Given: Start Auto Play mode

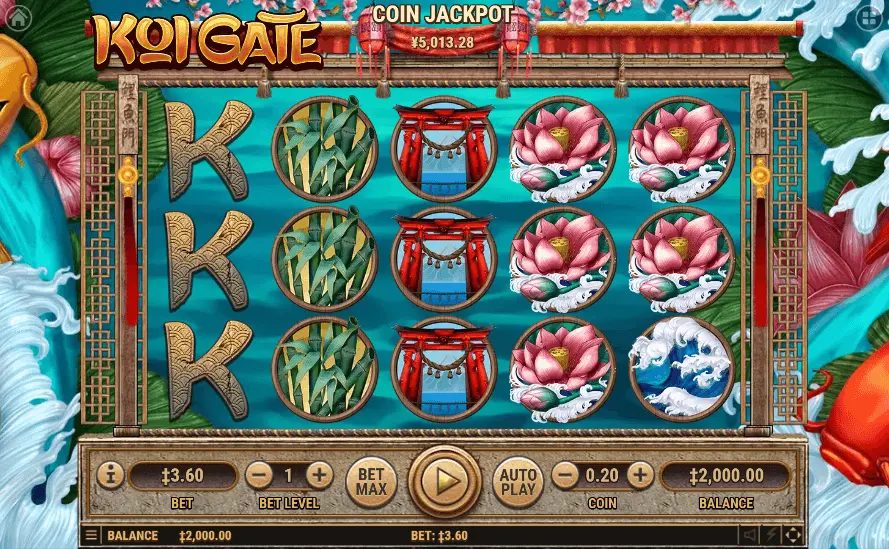Looking at the screenshot, I should tap(518, 482).
